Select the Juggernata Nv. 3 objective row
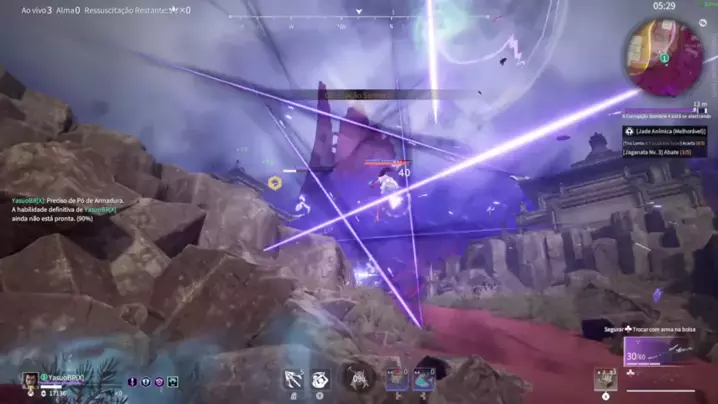The width and height of the screenshot is (718, 404). tap(662, 153)
